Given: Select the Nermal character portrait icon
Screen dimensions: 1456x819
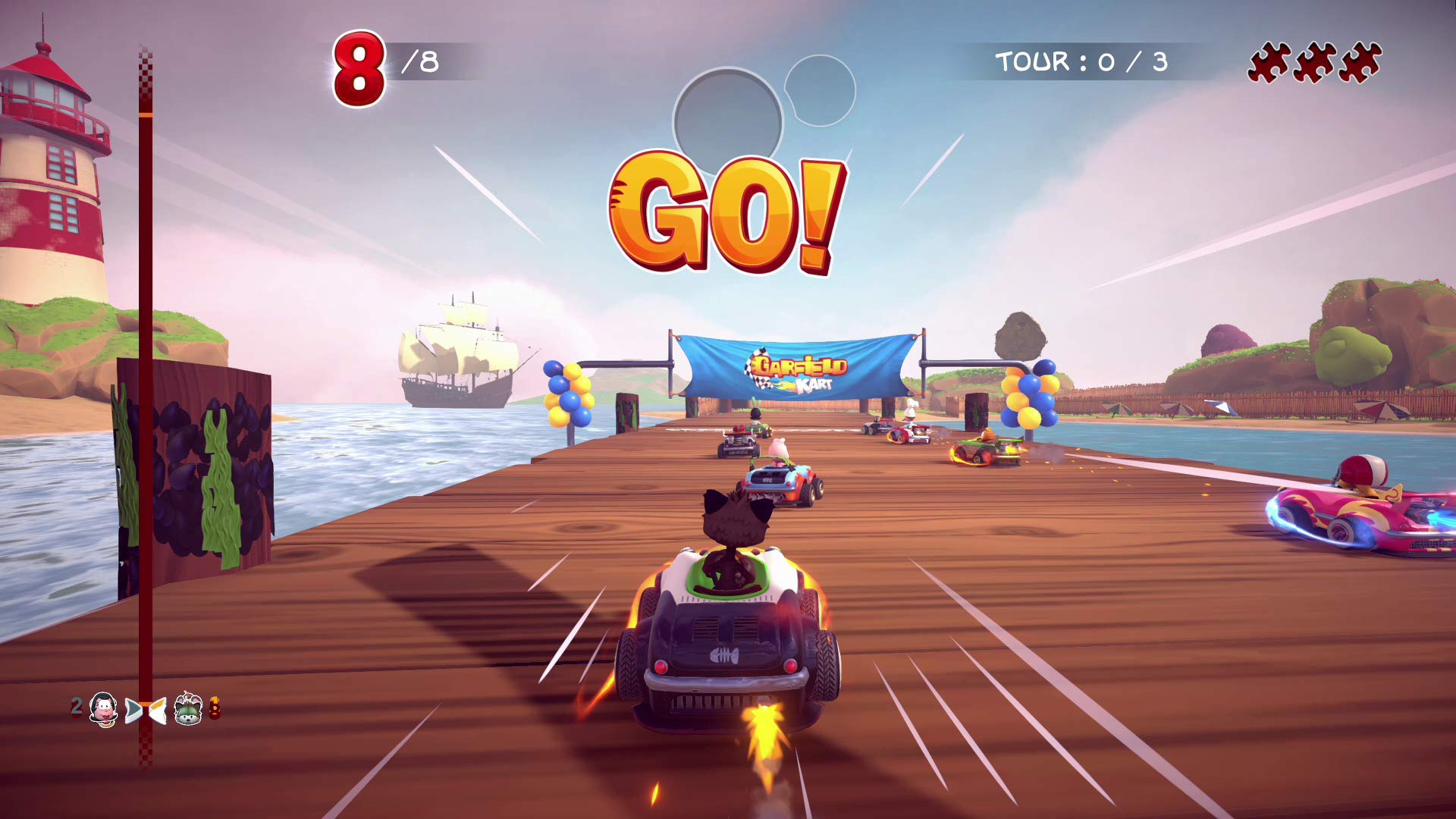Looking at the screenshot, I should pos(188,710).
